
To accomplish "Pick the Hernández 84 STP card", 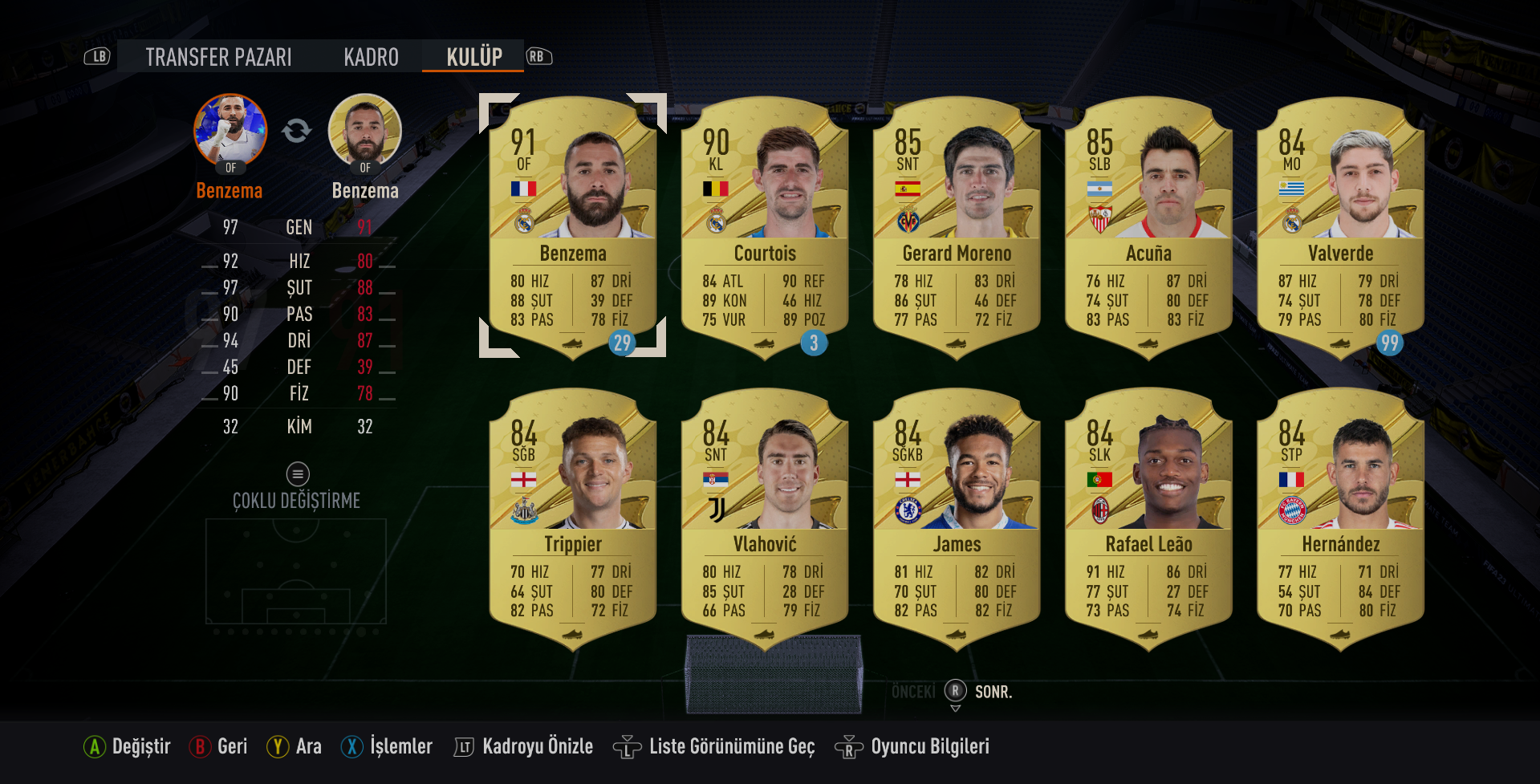I will pos(1339,518).
